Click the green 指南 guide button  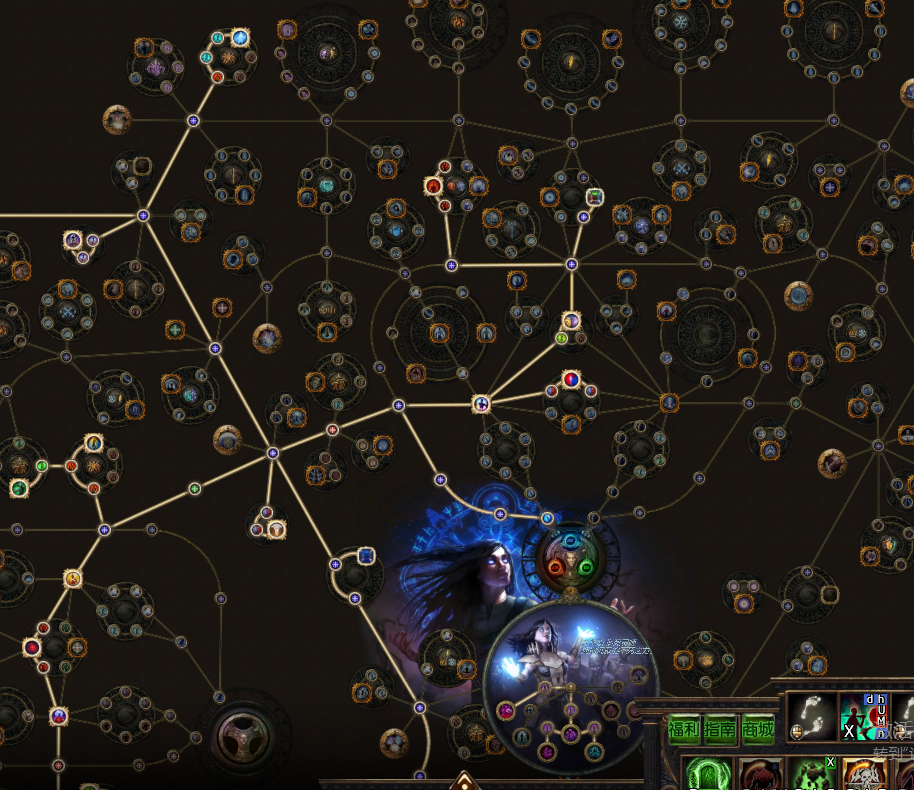[720, 730]
